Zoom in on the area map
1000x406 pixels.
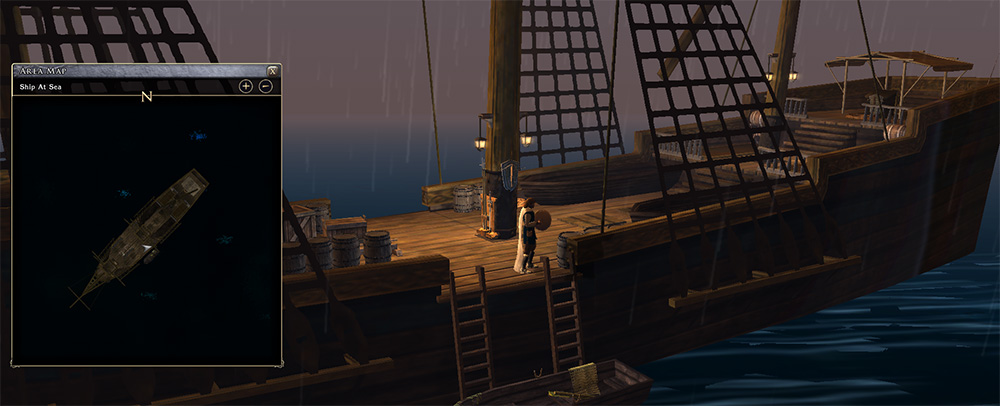[x=246, y=87]
